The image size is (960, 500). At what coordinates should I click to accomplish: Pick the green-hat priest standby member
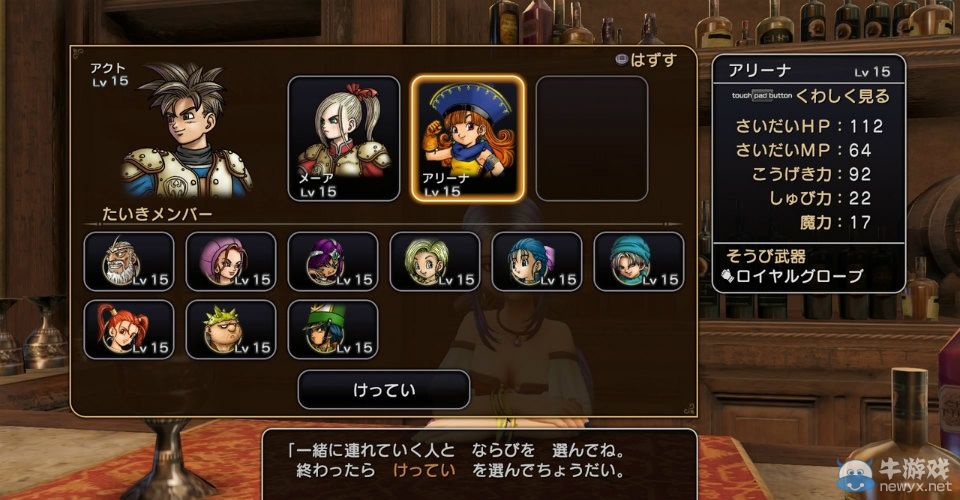click(333, 330)
